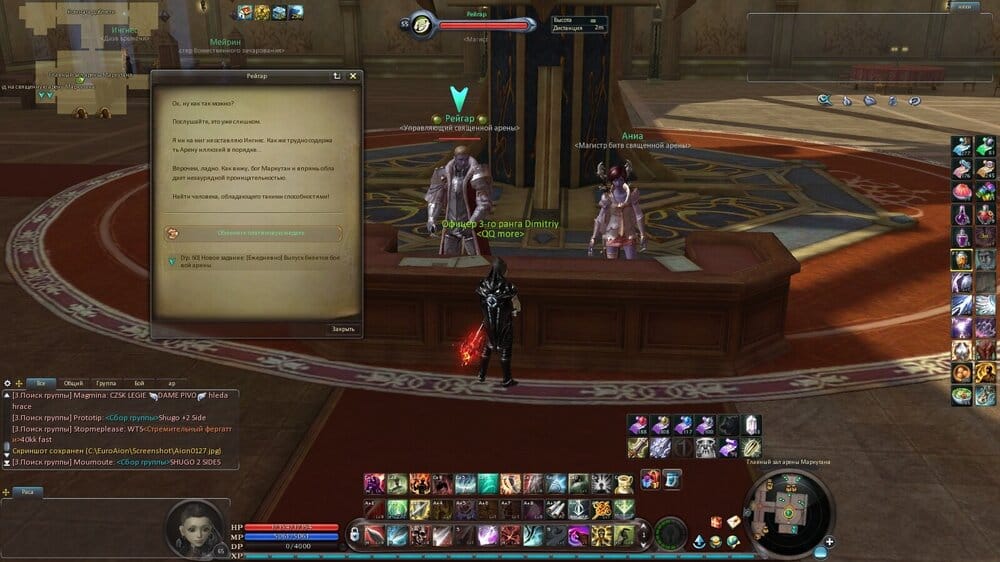Zoom the minimap with the plus button

(829, 542)
